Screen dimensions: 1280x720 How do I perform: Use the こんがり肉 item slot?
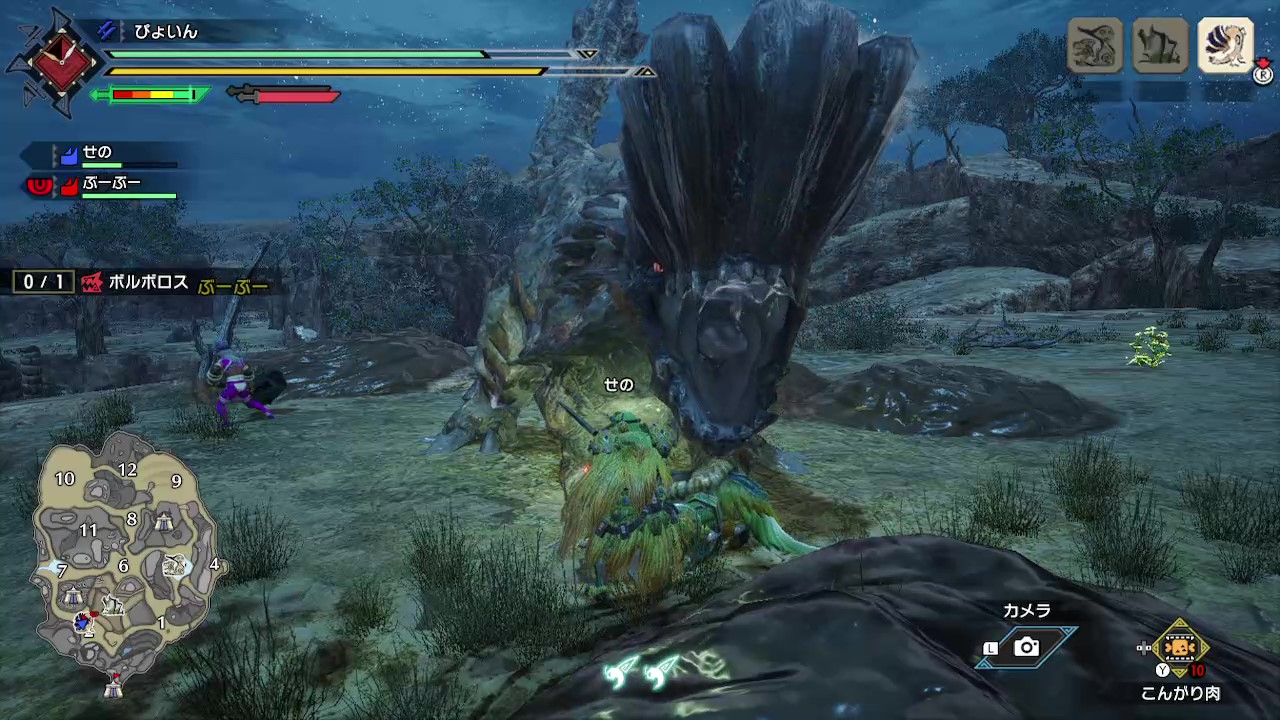click(x=1181, y=648)
